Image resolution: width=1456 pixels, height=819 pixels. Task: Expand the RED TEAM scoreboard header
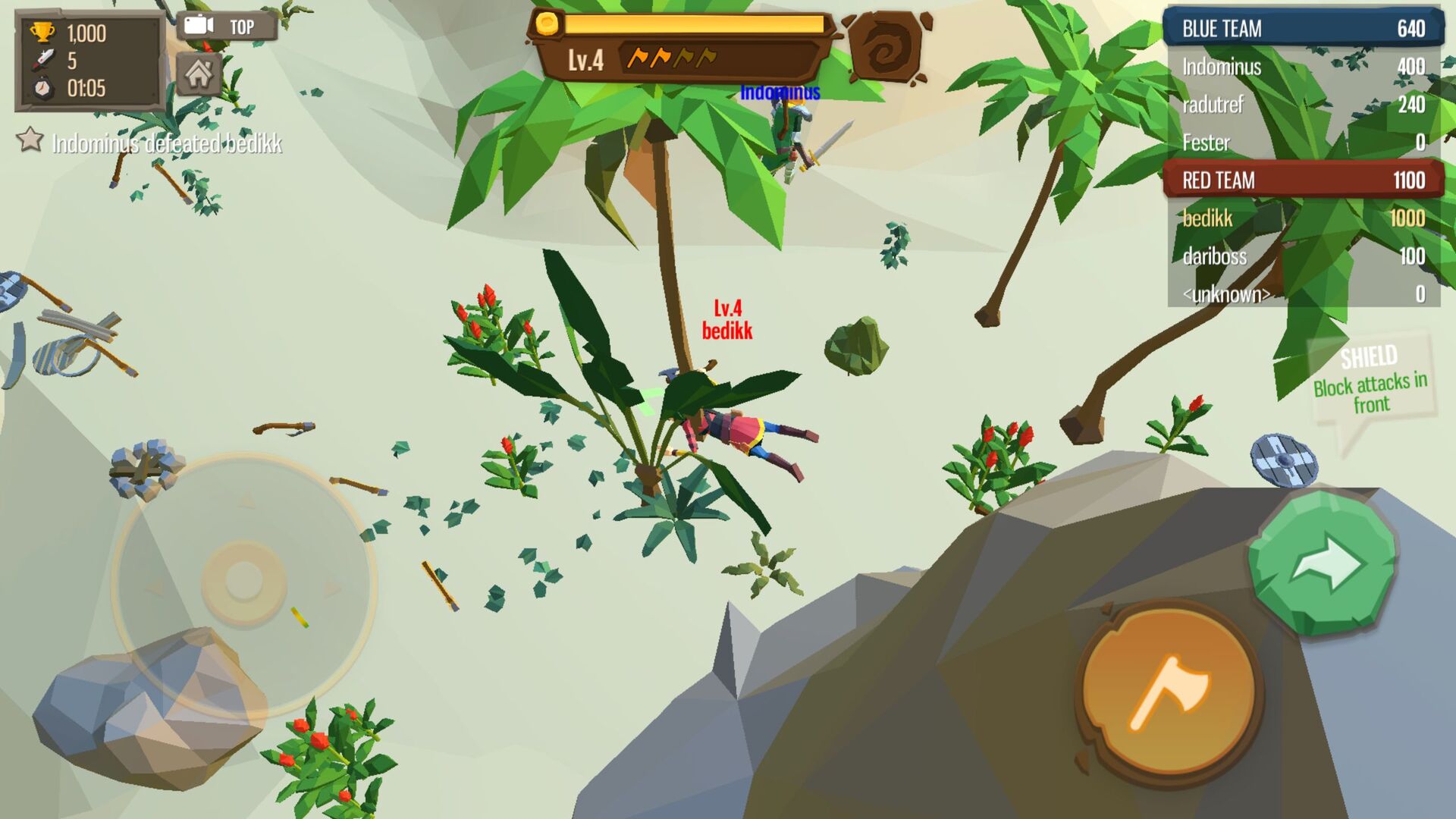point(1299,180)
